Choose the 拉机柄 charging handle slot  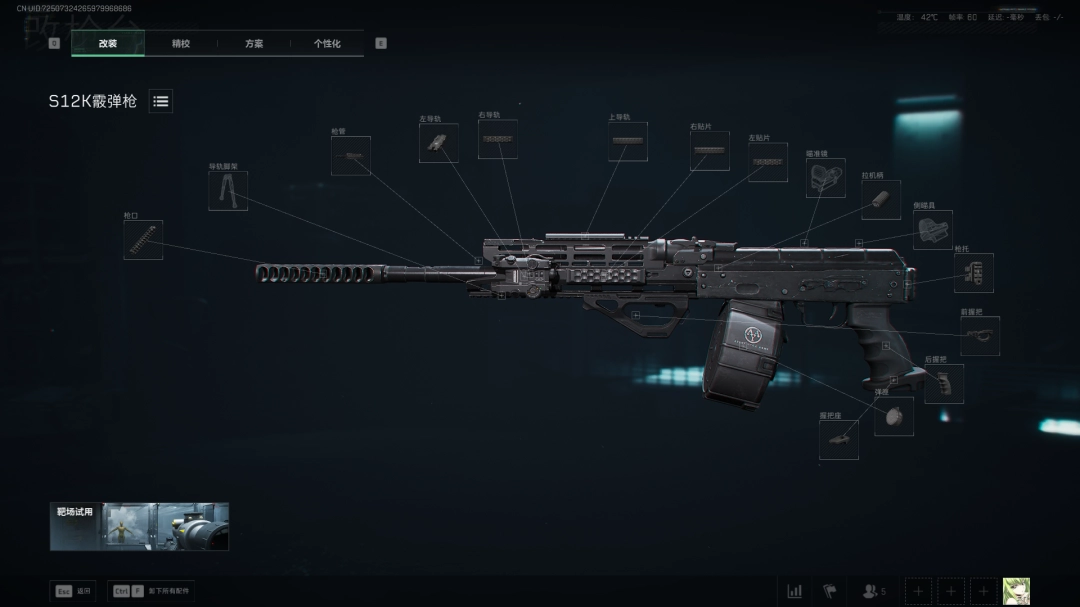(x=881, y=200)
